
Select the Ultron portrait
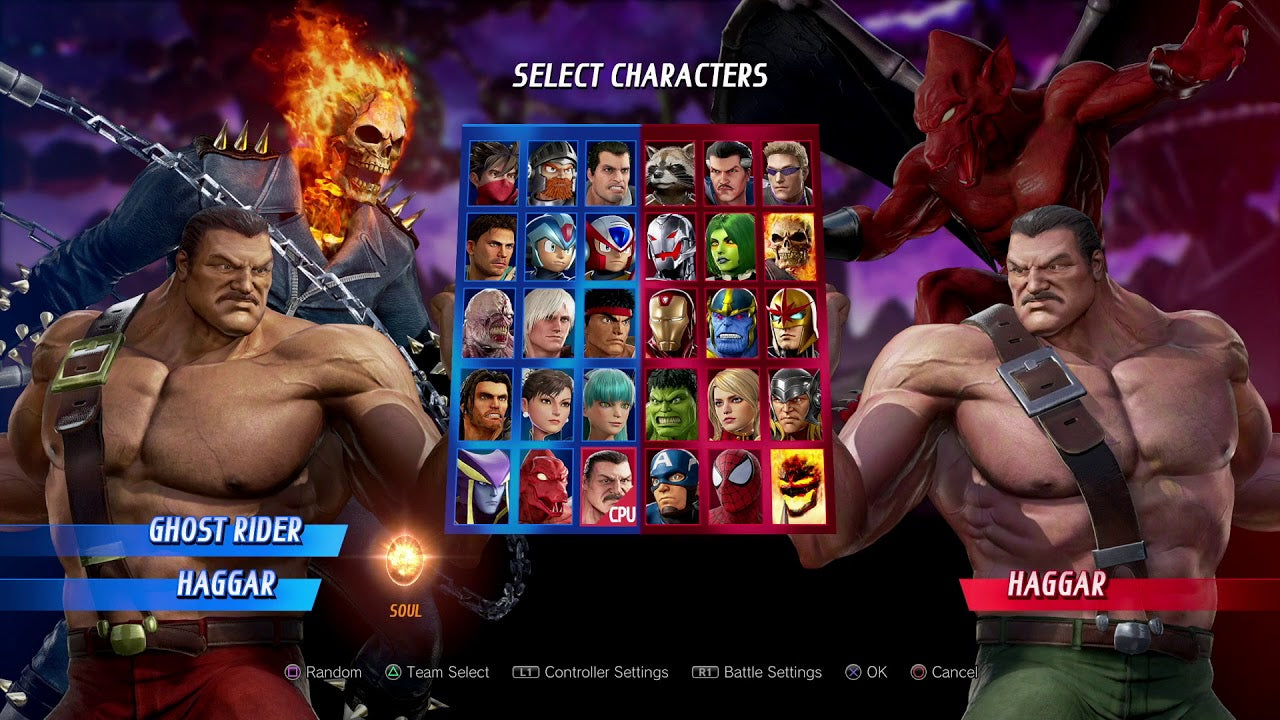pos(670,246)
